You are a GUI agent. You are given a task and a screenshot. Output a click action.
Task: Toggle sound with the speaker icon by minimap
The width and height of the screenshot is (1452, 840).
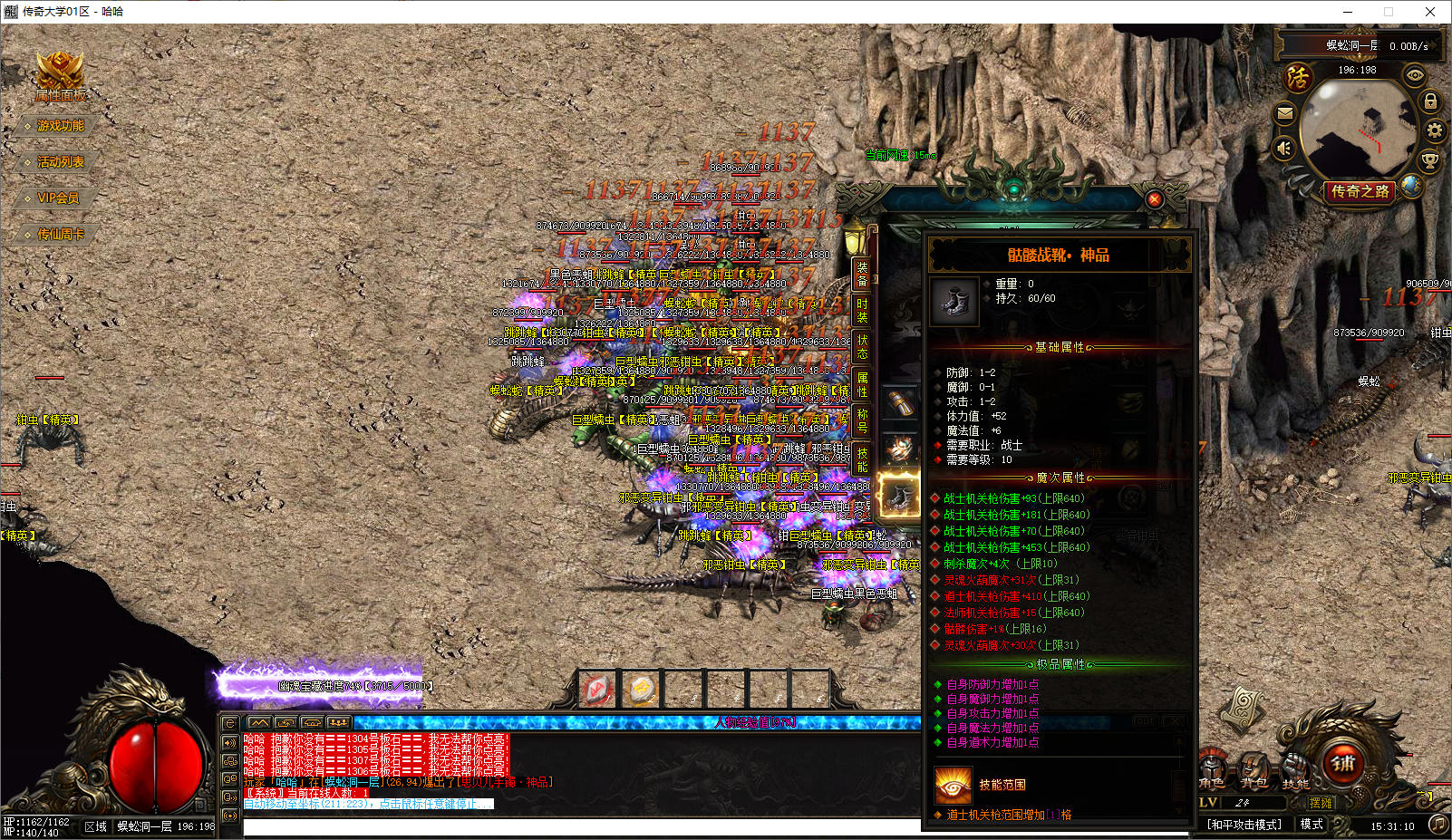pyautogui.click(x=1284, y=148)
